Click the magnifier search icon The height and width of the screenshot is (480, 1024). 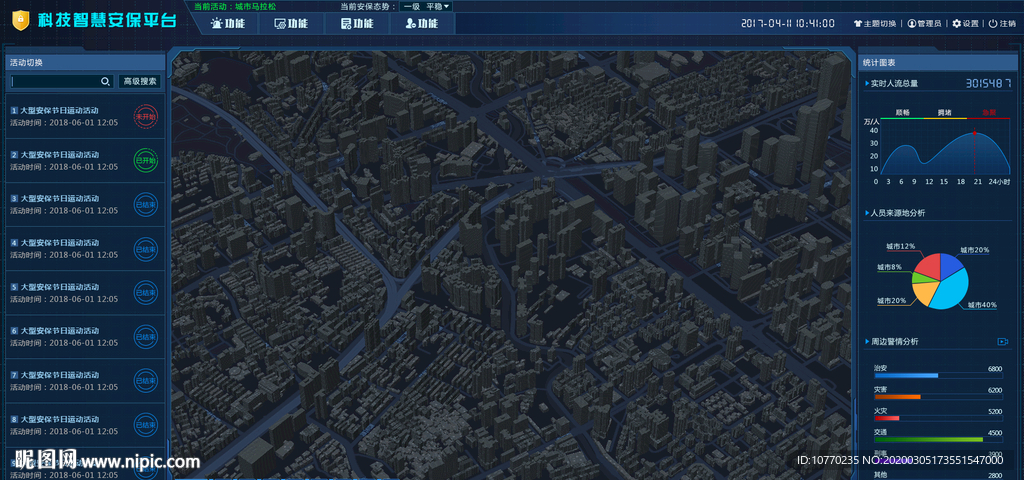[x=106, y=81]
